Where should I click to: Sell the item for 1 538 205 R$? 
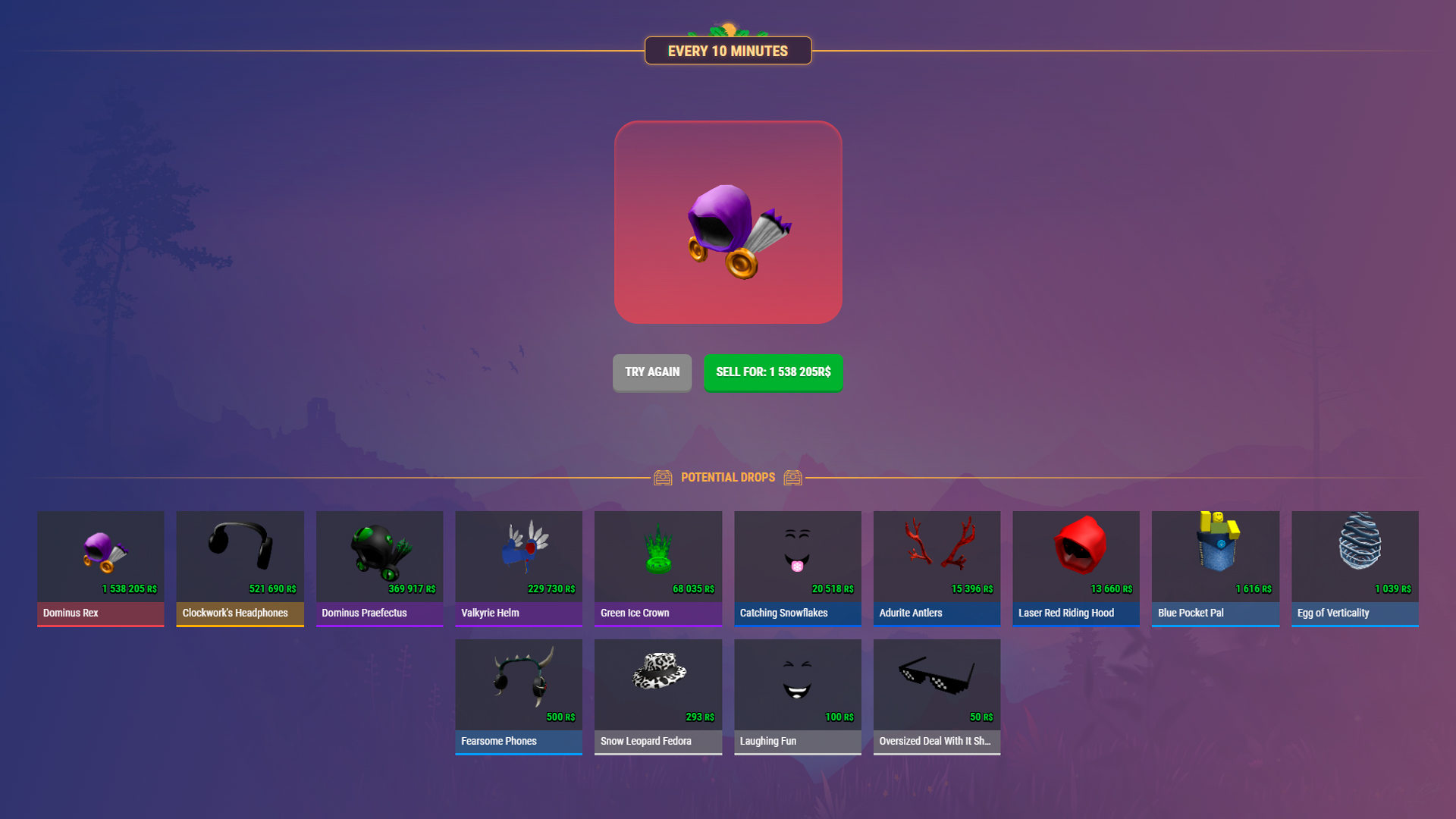[773, 372]
